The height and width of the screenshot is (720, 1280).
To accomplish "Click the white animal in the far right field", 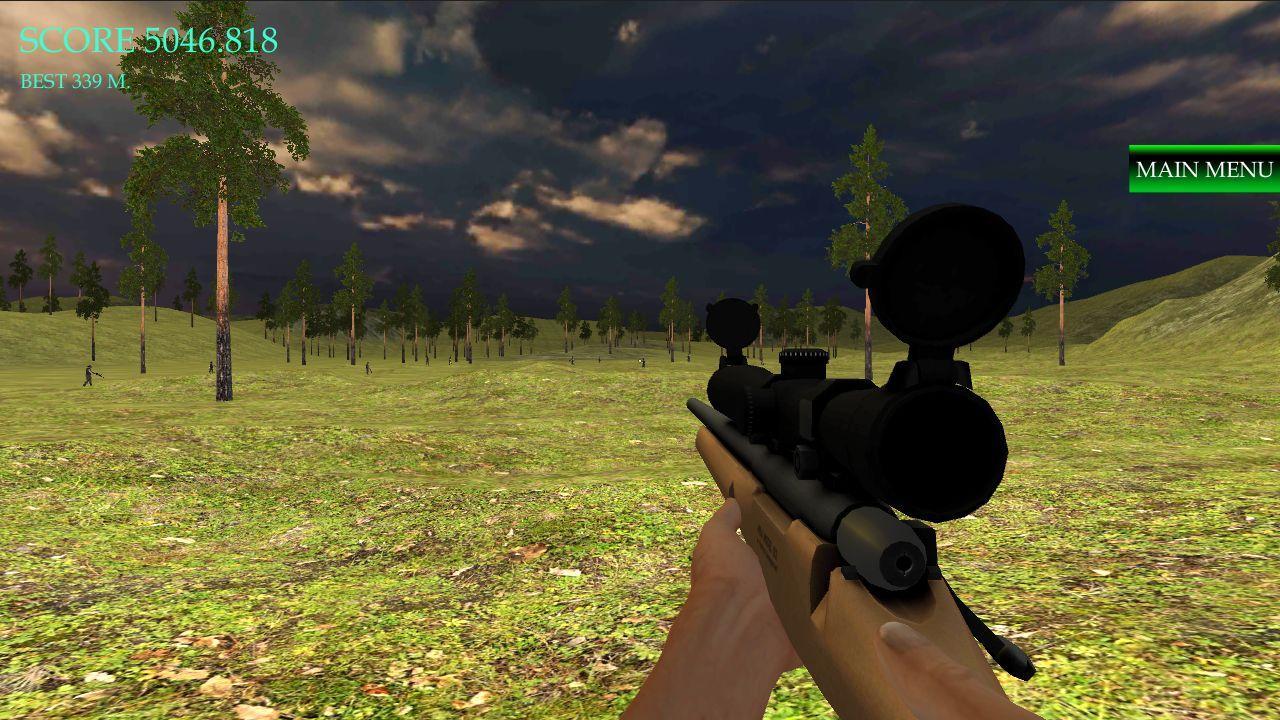I will click(640, 360).
